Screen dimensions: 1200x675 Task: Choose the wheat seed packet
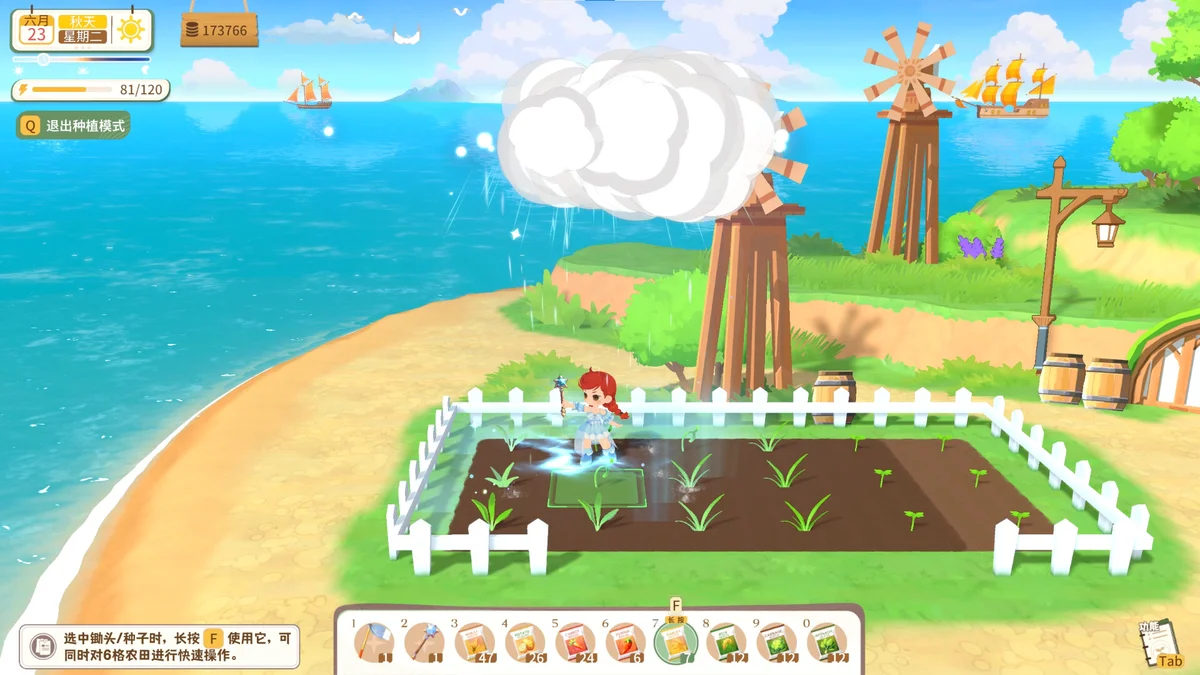474,642
